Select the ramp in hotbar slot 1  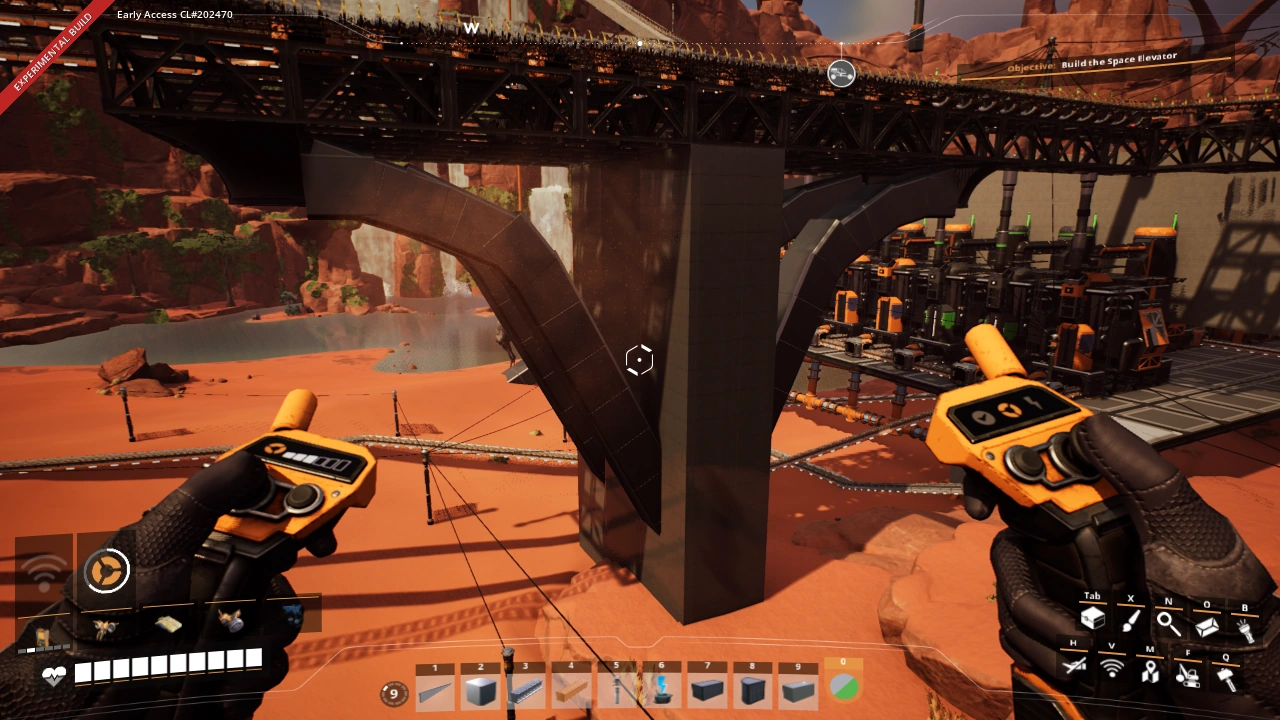(435, 691)
